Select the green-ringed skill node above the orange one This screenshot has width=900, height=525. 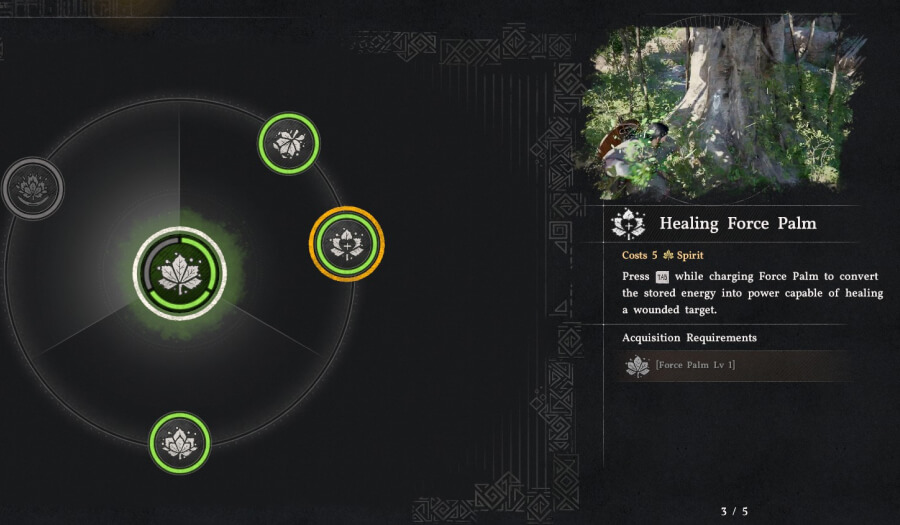coord(289,143)
